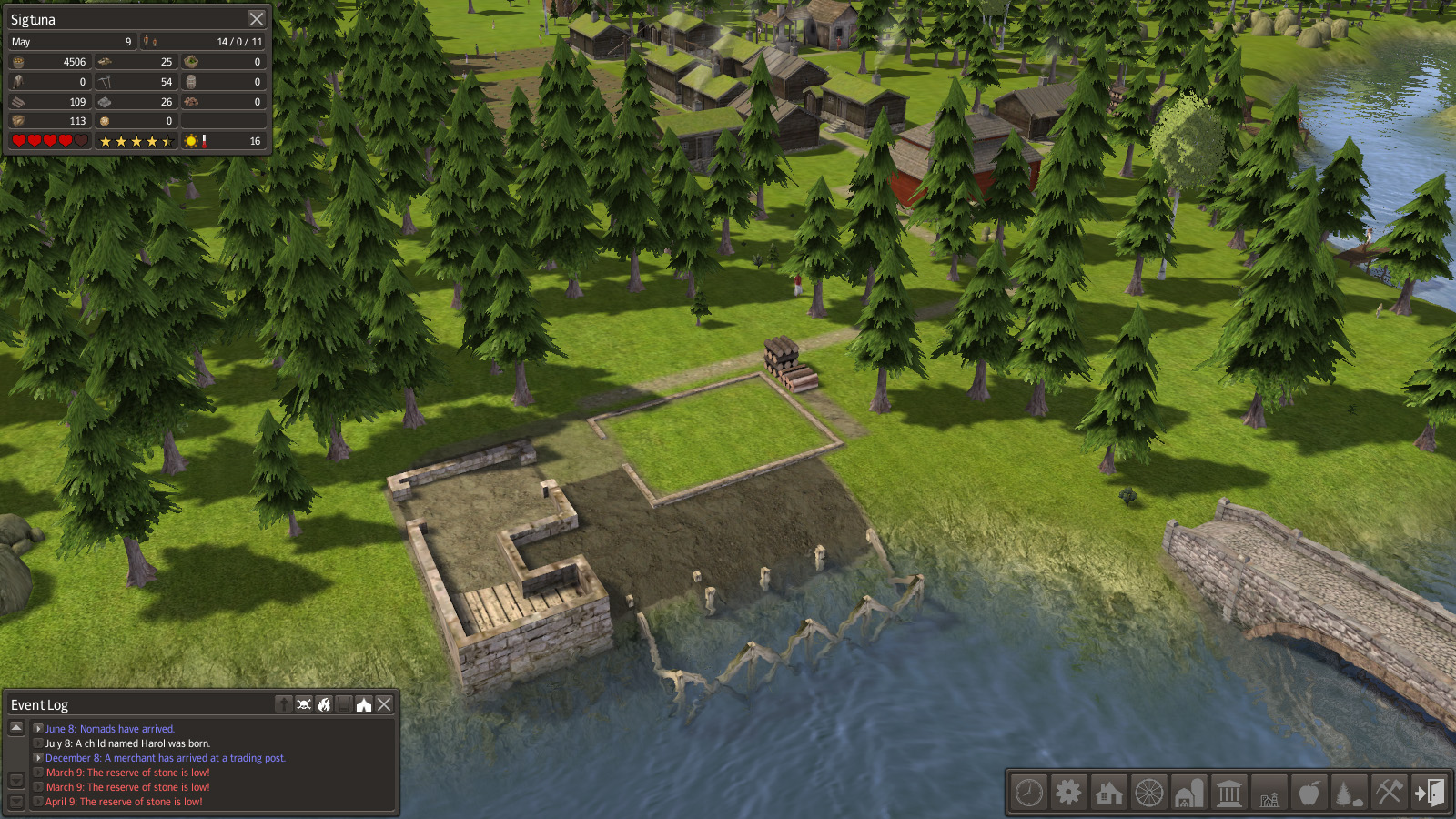
Task: Click the exit door main menu button
Action: pyautogui.click(x=1429, y=793)
